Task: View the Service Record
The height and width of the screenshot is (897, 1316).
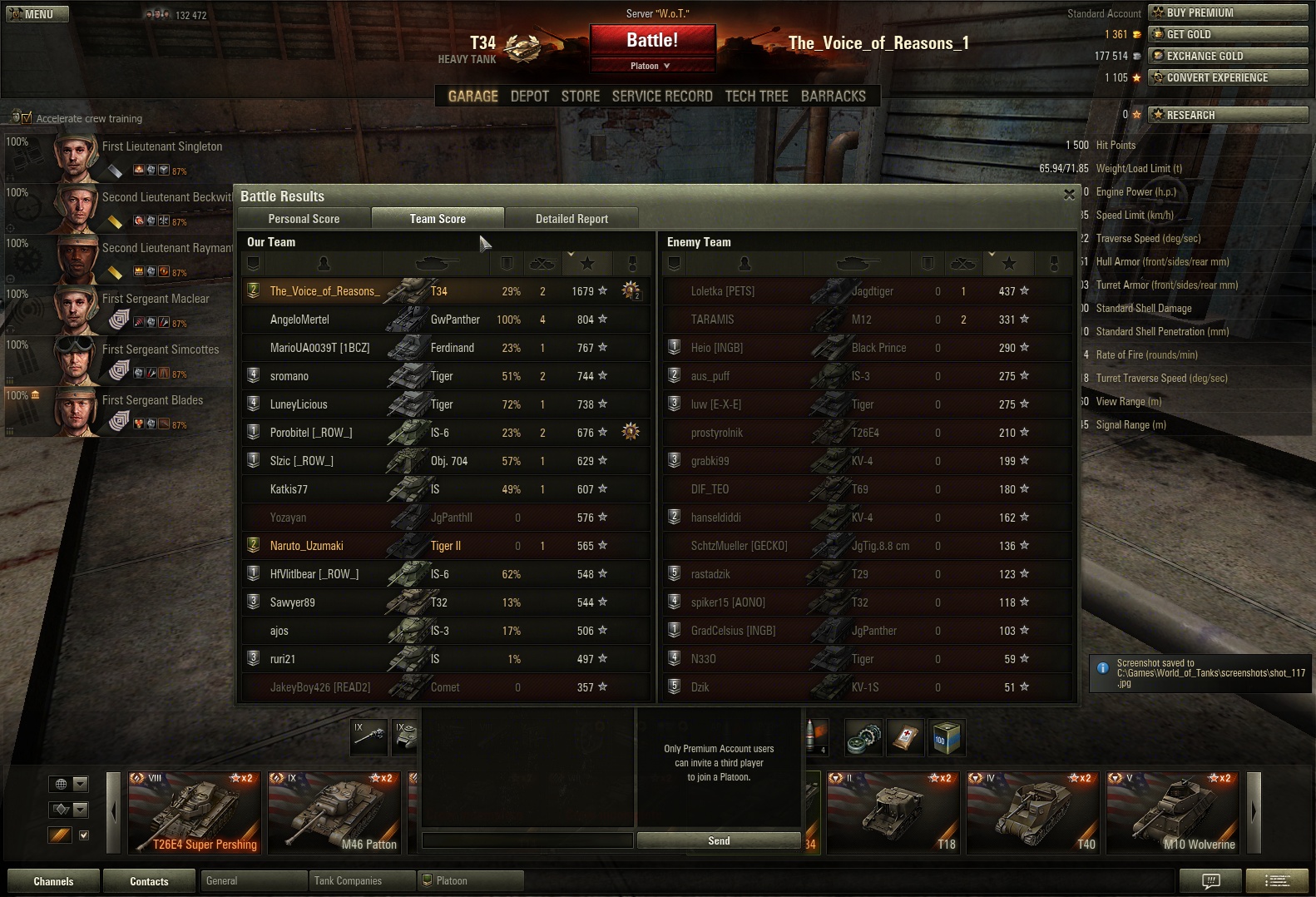Action: click(x=662, y=97)
